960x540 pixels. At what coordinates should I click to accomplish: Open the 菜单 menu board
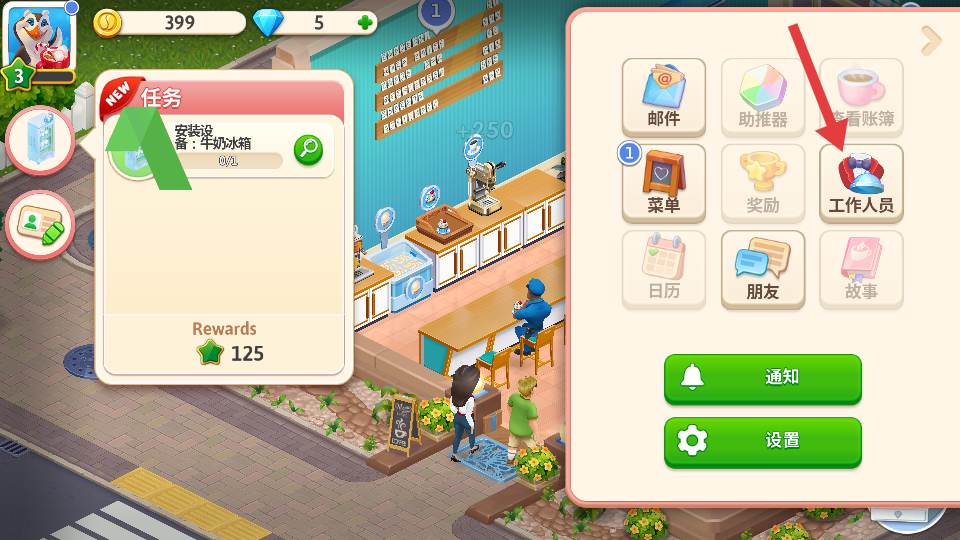click(x=664, y=183)
